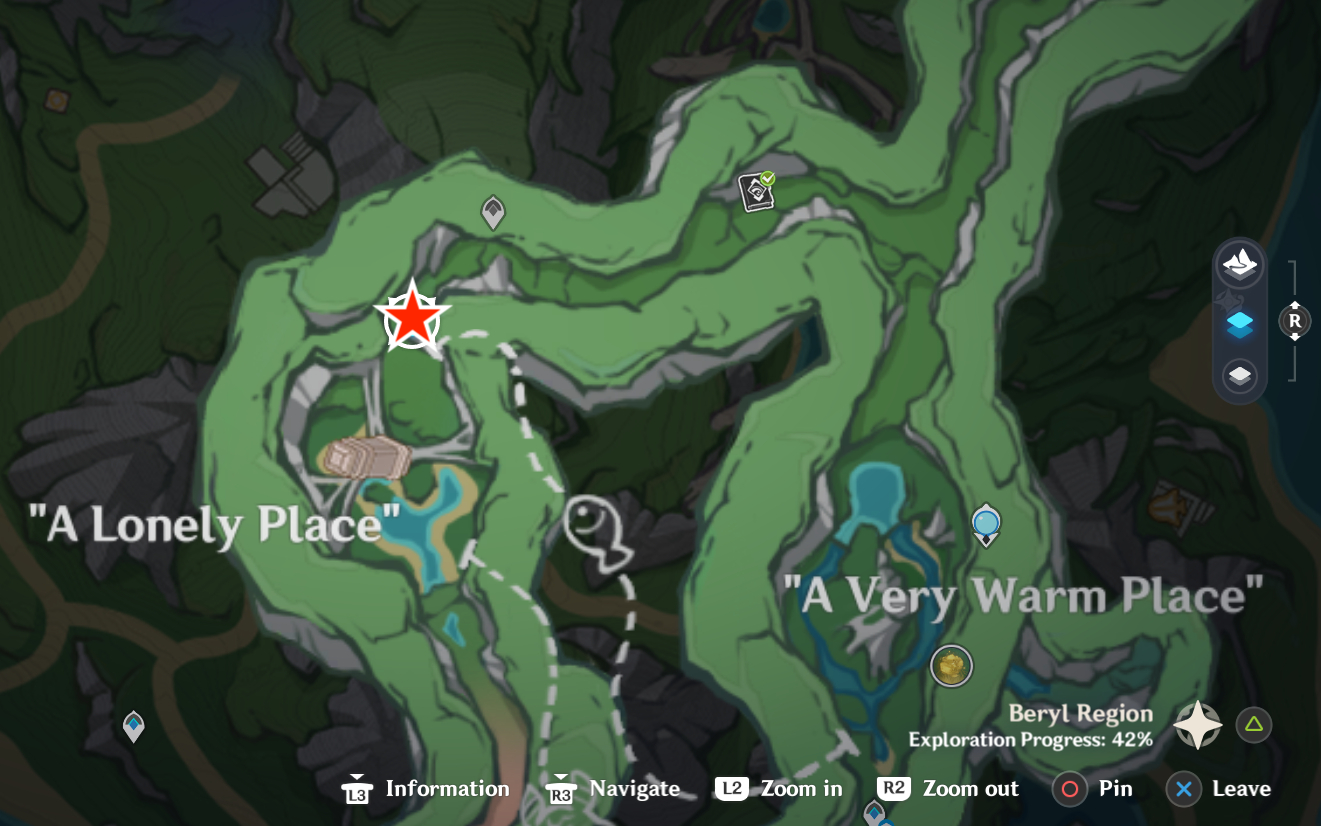The image size is (1321, 826).
Task: Click the ruined building near 'A Lonely Place'
Action: coord(367,458)
